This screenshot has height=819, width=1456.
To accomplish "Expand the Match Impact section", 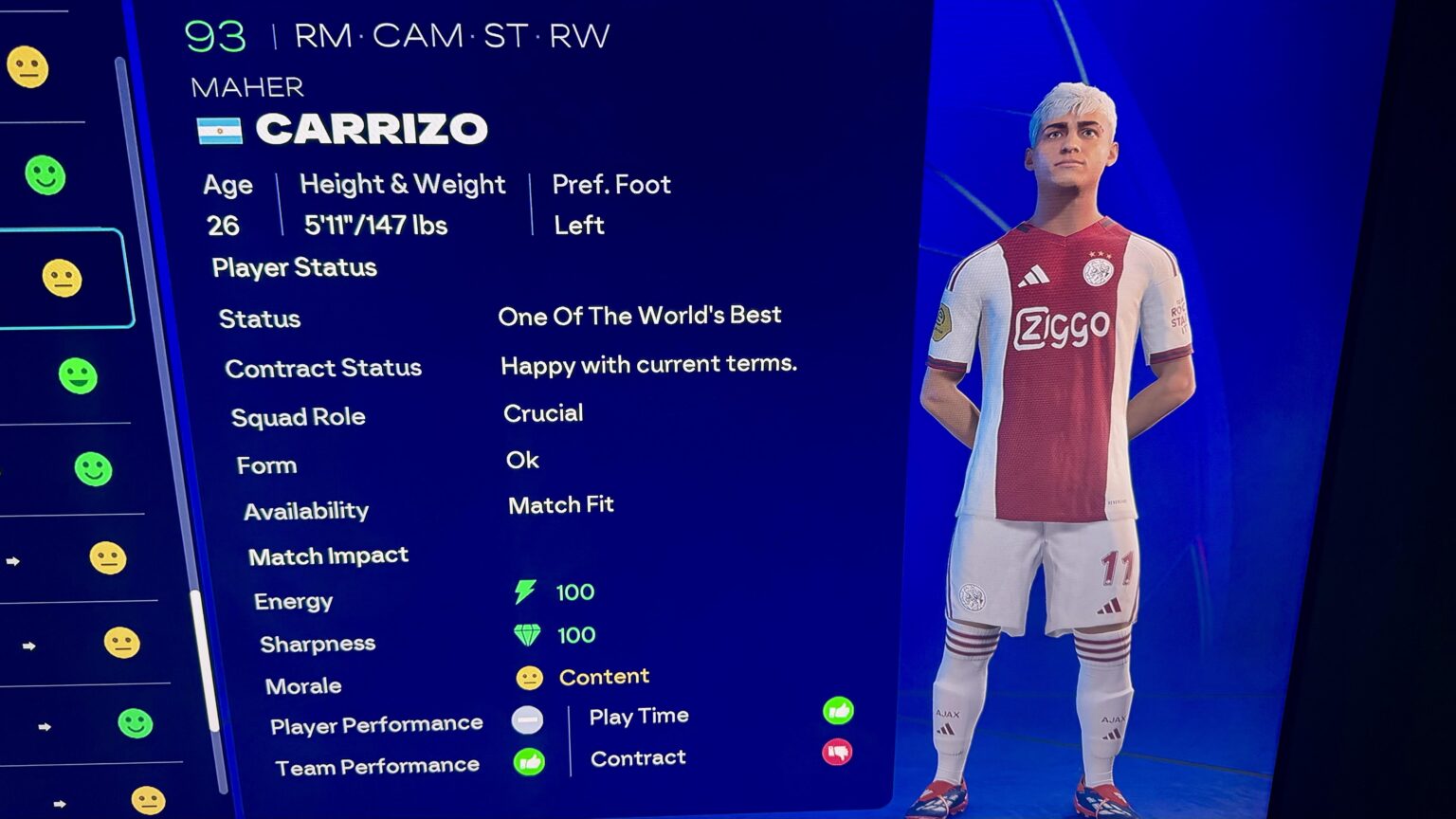I will coord(327,555).
